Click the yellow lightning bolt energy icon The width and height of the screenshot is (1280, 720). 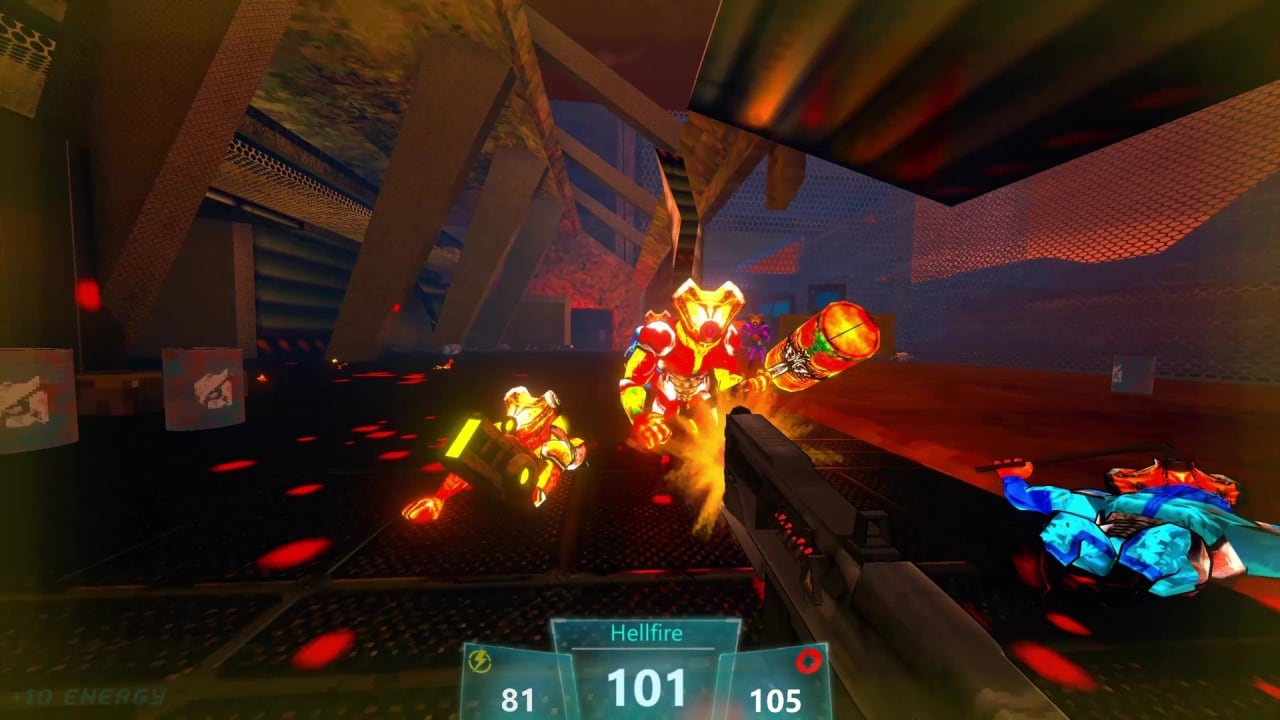pyautogui.click(x=481, y=662)
